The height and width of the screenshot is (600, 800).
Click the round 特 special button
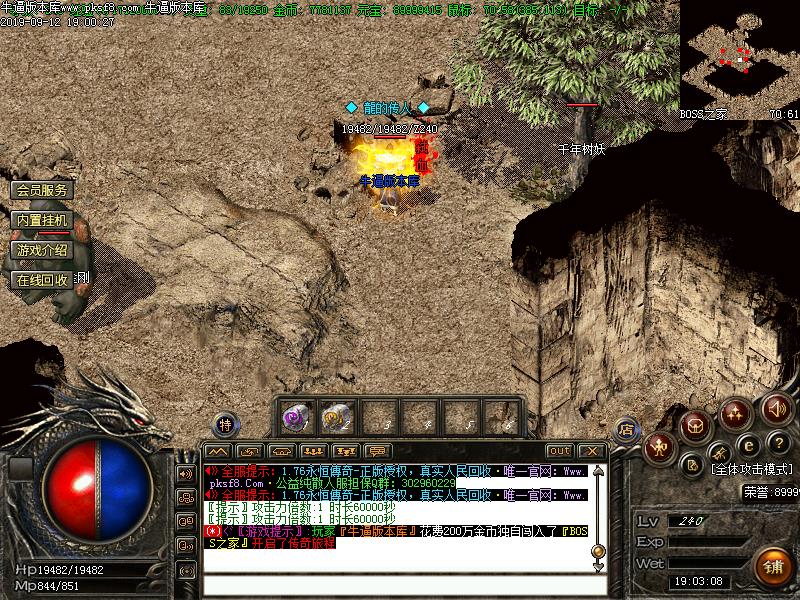click(226, 424)
